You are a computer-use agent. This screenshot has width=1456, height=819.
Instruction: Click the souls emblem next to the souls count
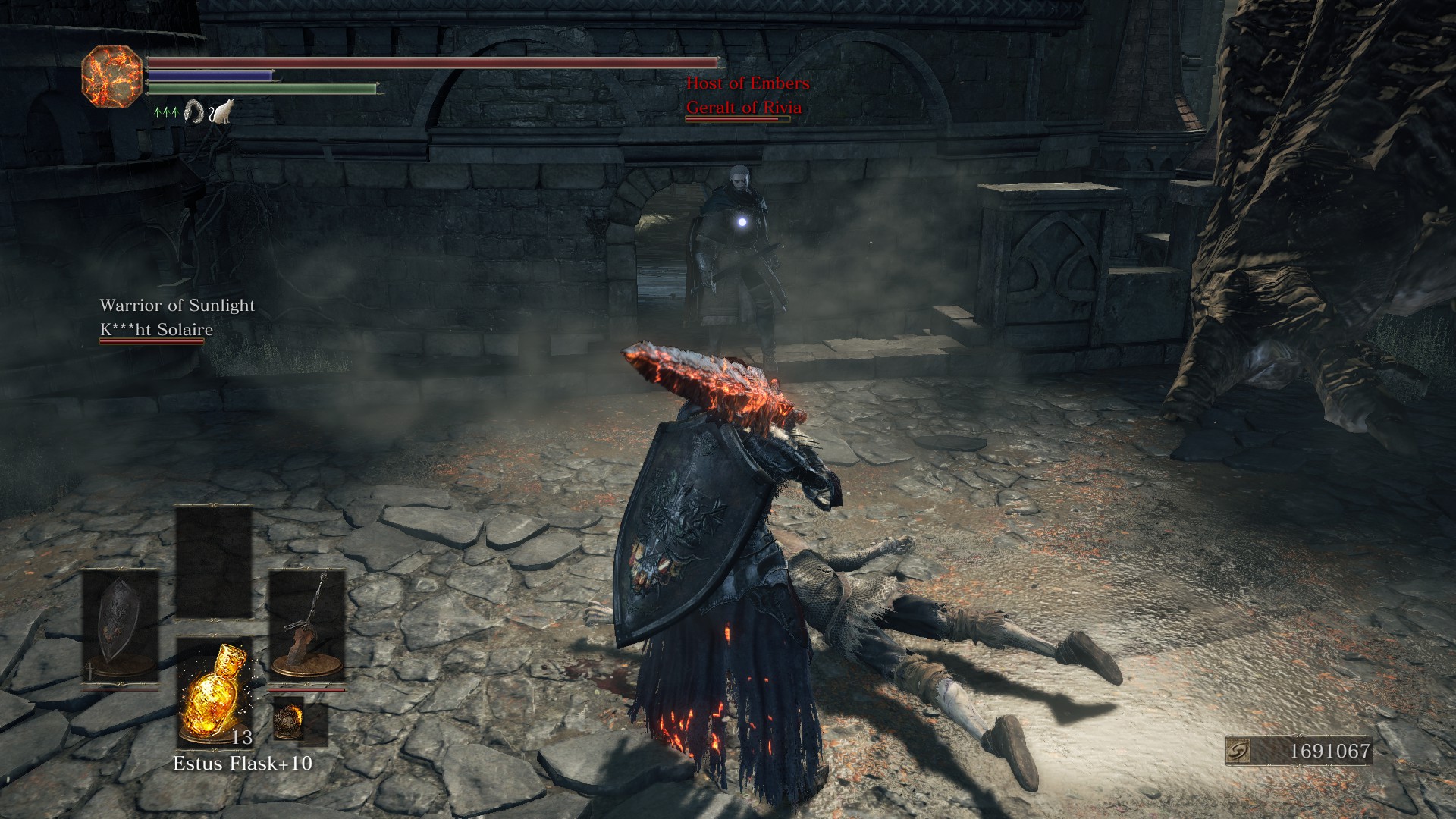(1238, 751)
